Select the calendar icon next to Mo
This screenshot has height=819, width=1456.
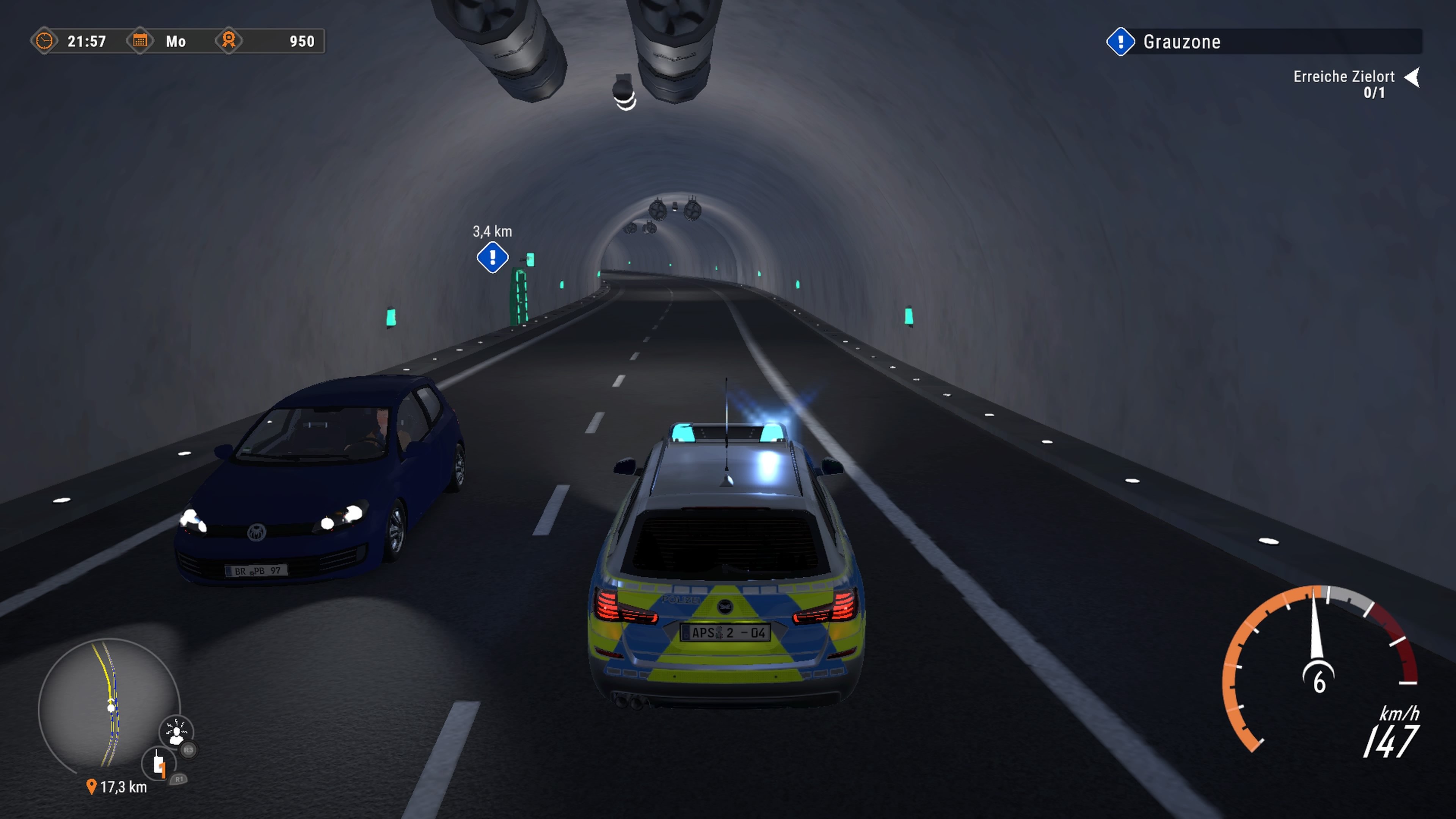tap(140, 41)
